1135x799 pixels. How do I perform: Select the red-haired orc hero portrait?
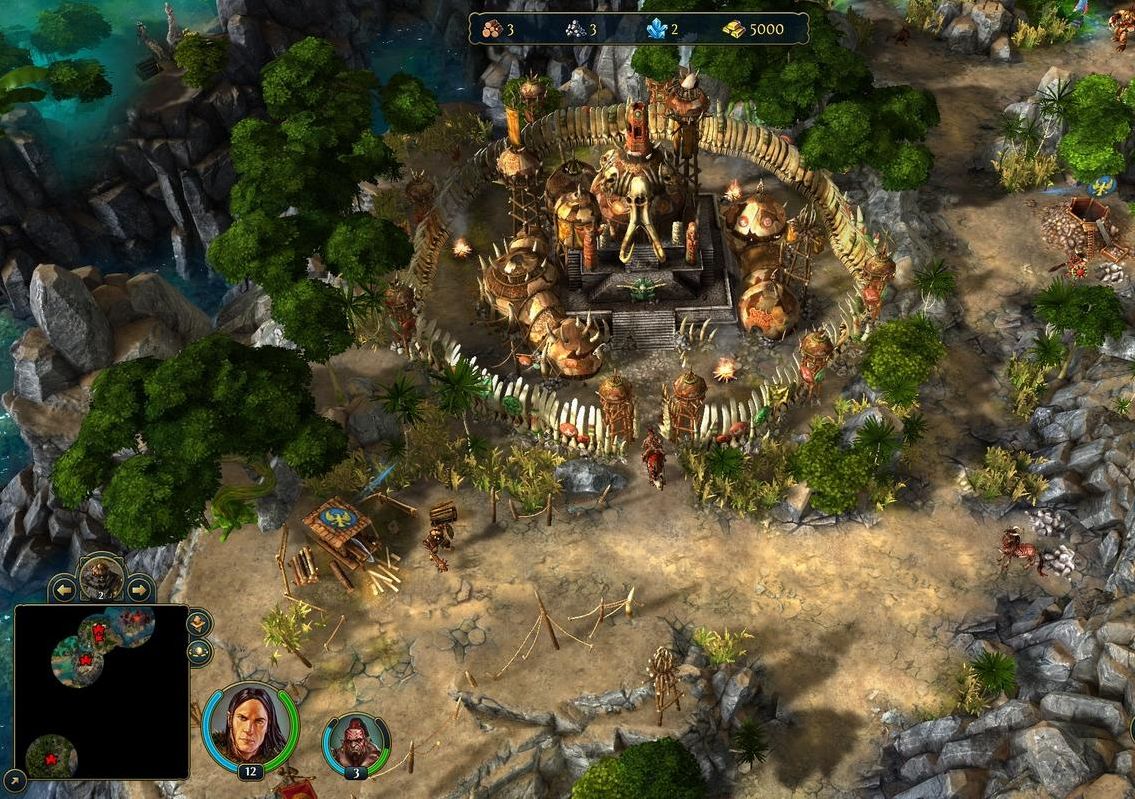tap(356, 743)
